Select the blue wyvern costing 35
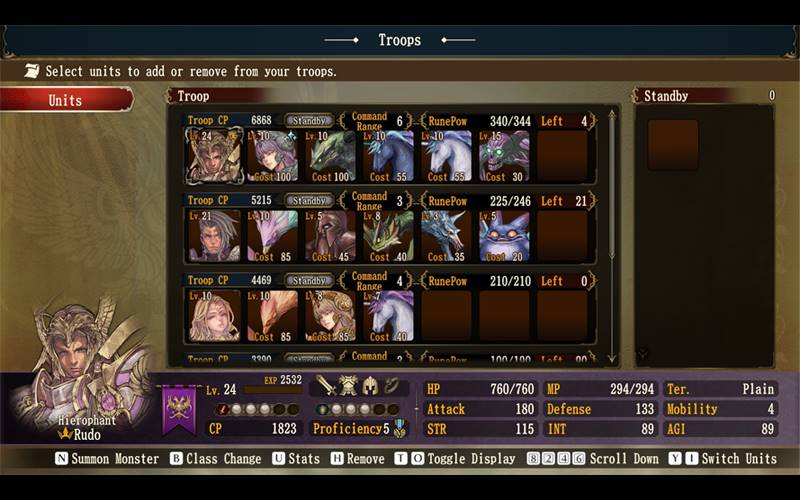The width and height of the screenshot is (800, 500). tap(447, 236)
